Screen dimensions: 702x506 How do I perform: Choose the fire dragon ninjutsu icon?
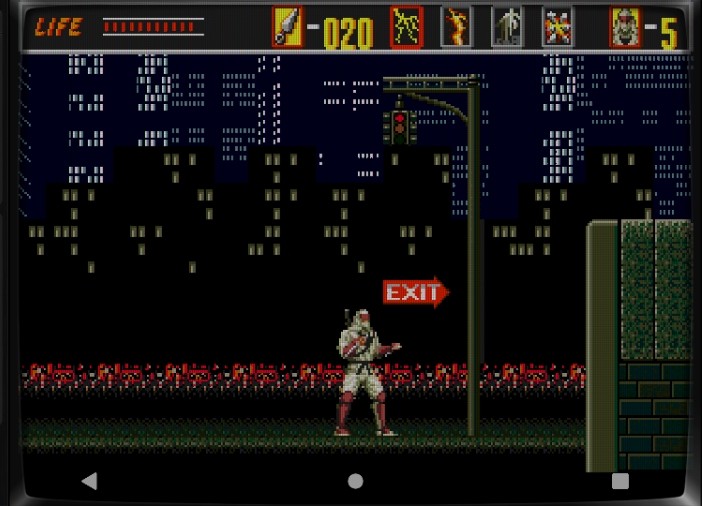[456, 27]
